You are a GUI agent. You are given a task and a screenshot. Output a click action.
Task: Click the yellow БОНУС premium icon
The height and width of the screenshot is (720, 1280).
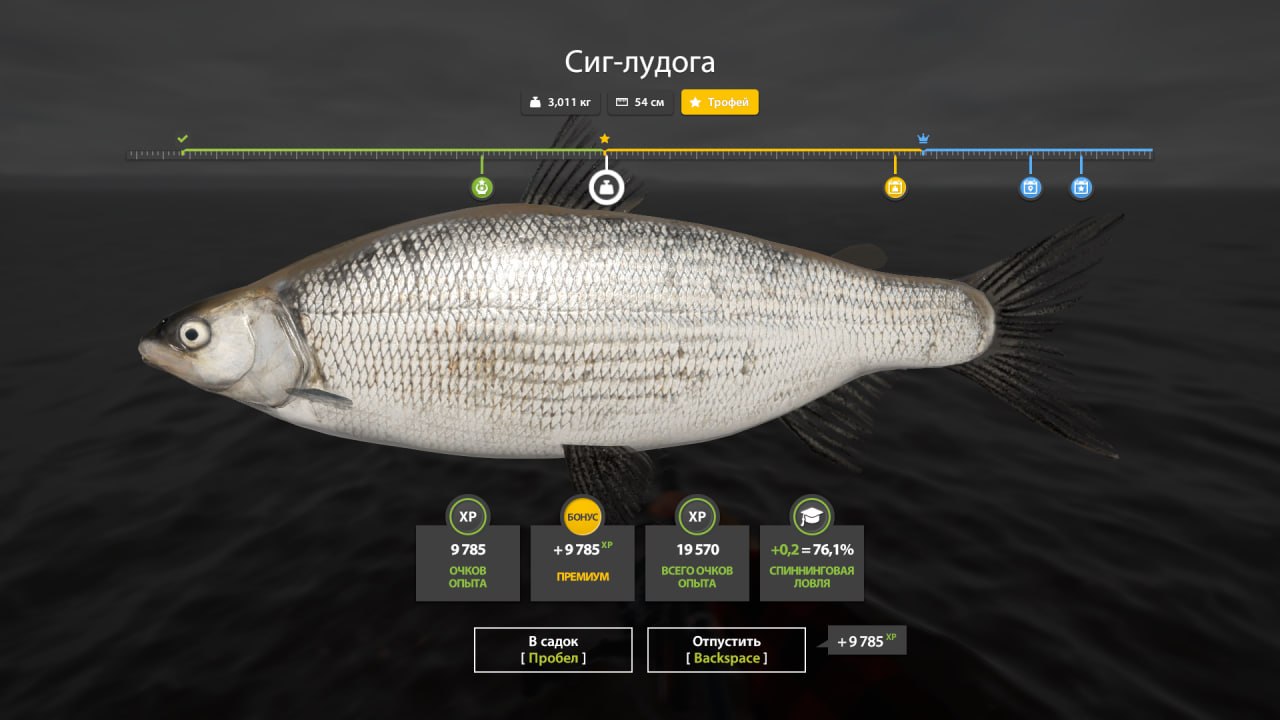[582, 517]
